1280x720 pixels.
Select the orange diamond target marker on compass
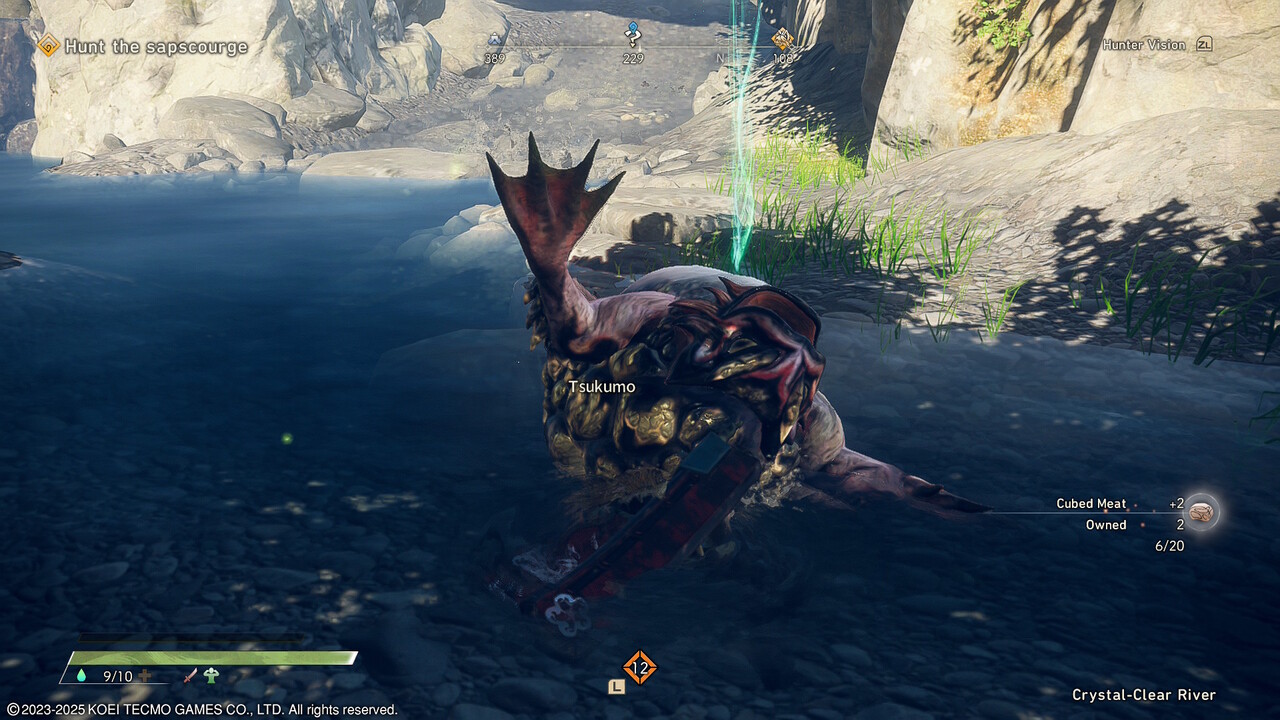coord(782,39)
